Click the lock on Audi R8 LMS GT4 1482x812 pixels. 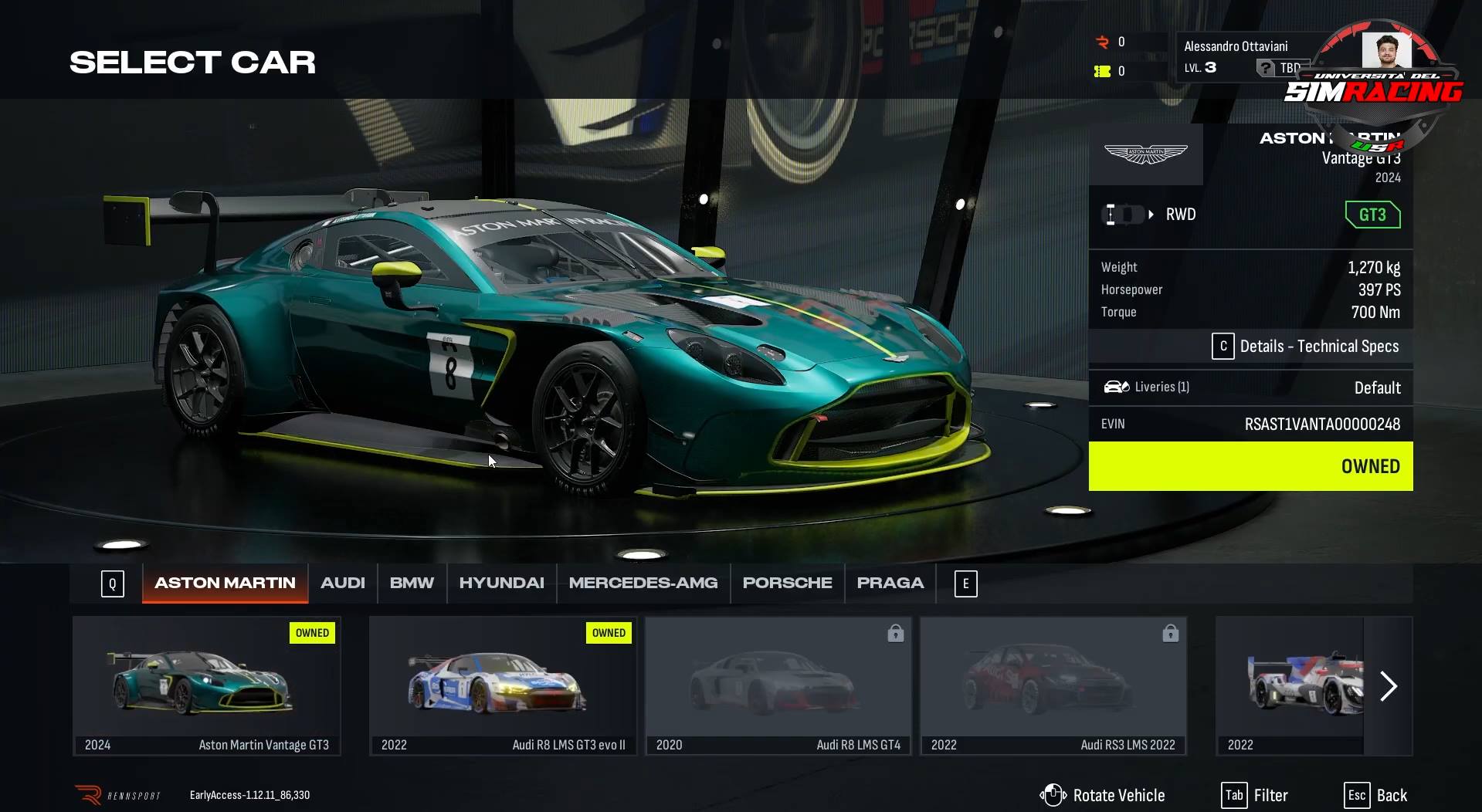click(894, 633)
